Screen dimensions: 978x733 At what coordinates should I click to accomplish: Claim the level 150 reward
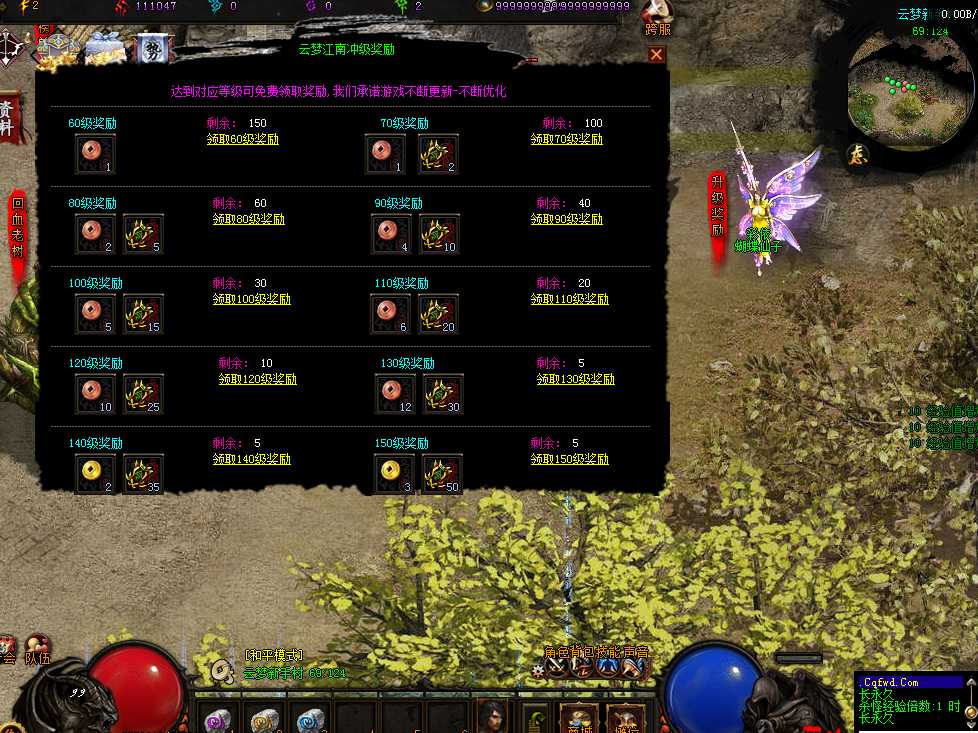pos(570,459)
